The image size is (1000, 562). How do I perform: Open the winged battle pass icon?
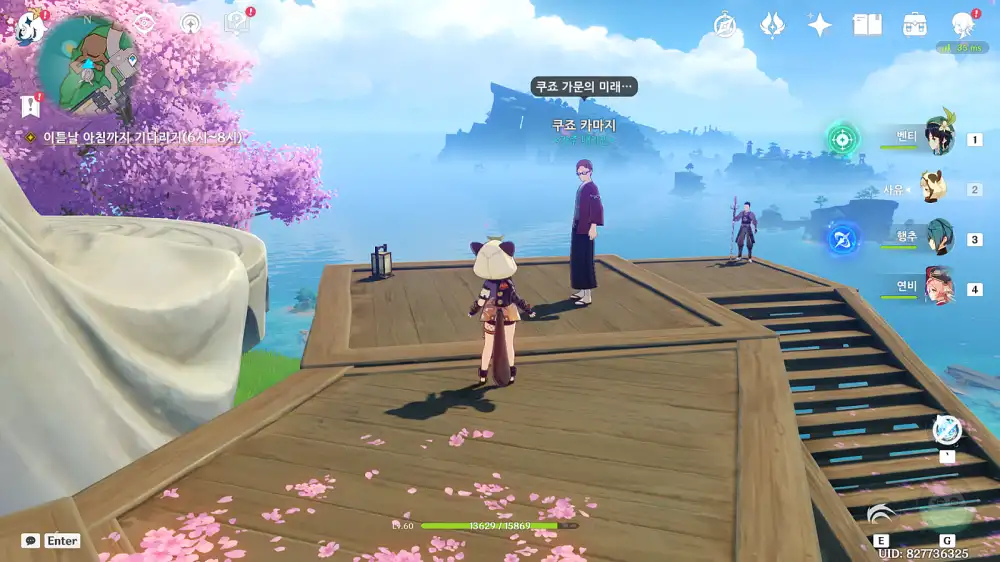(772, 25)
